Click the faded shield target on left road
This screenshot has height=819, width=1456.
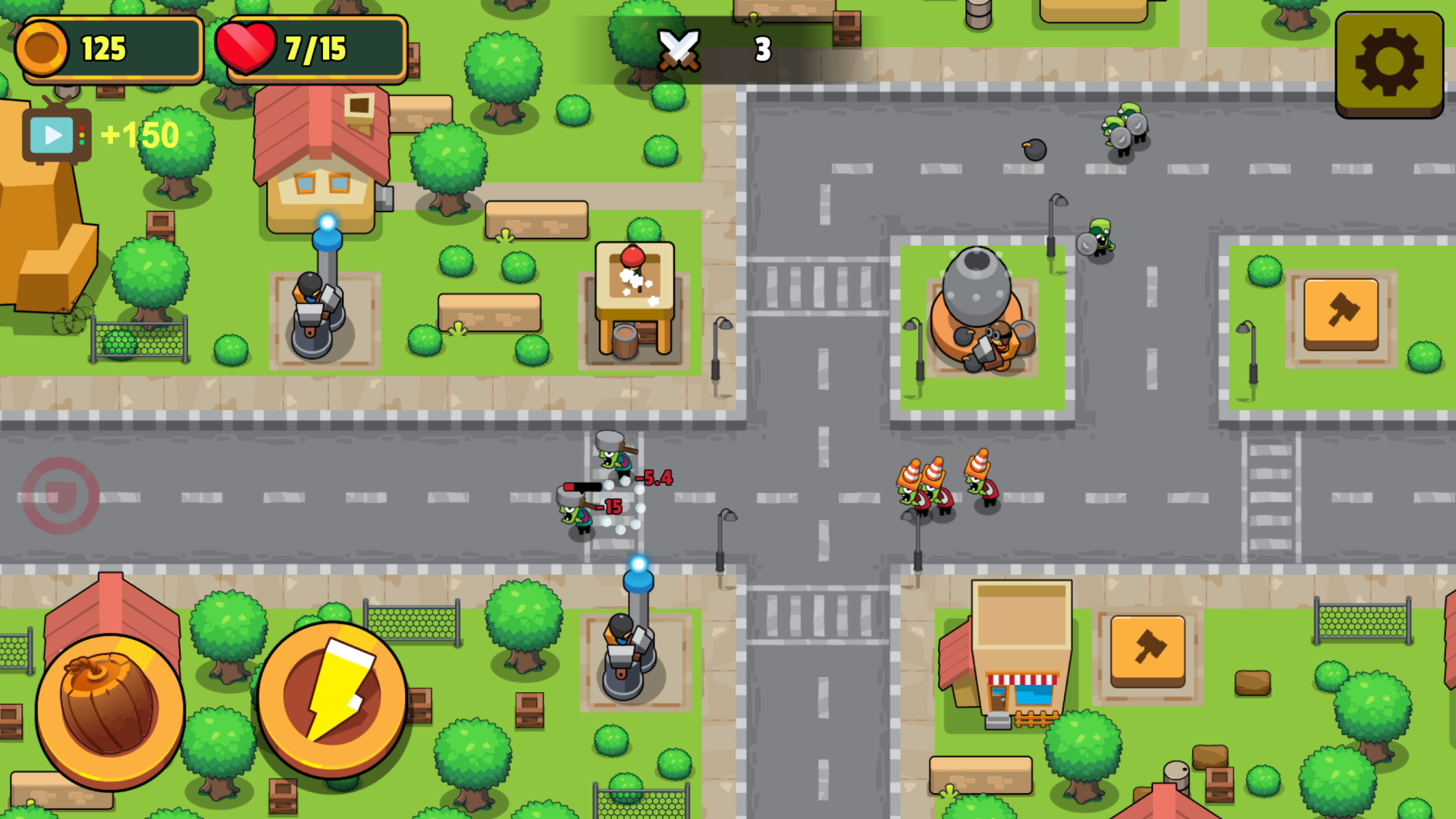pos(61,497)
